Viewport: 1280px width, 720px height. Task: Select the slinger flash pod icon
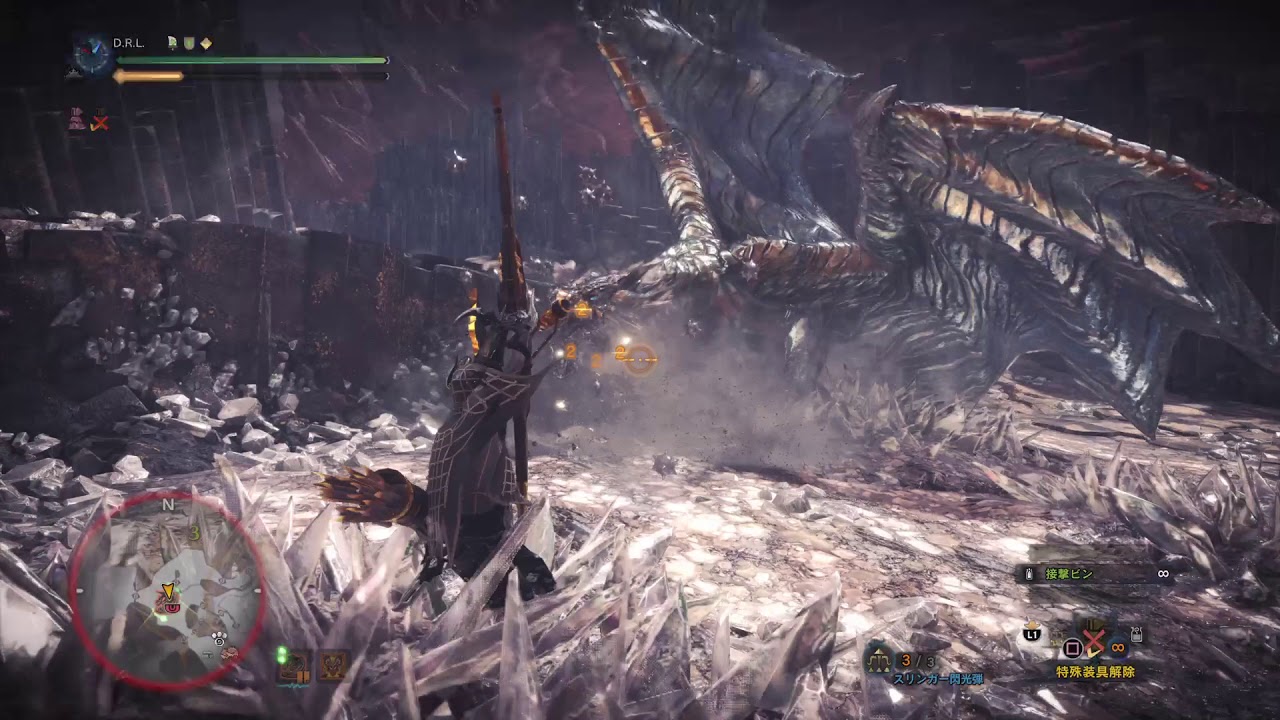[877, 660]
